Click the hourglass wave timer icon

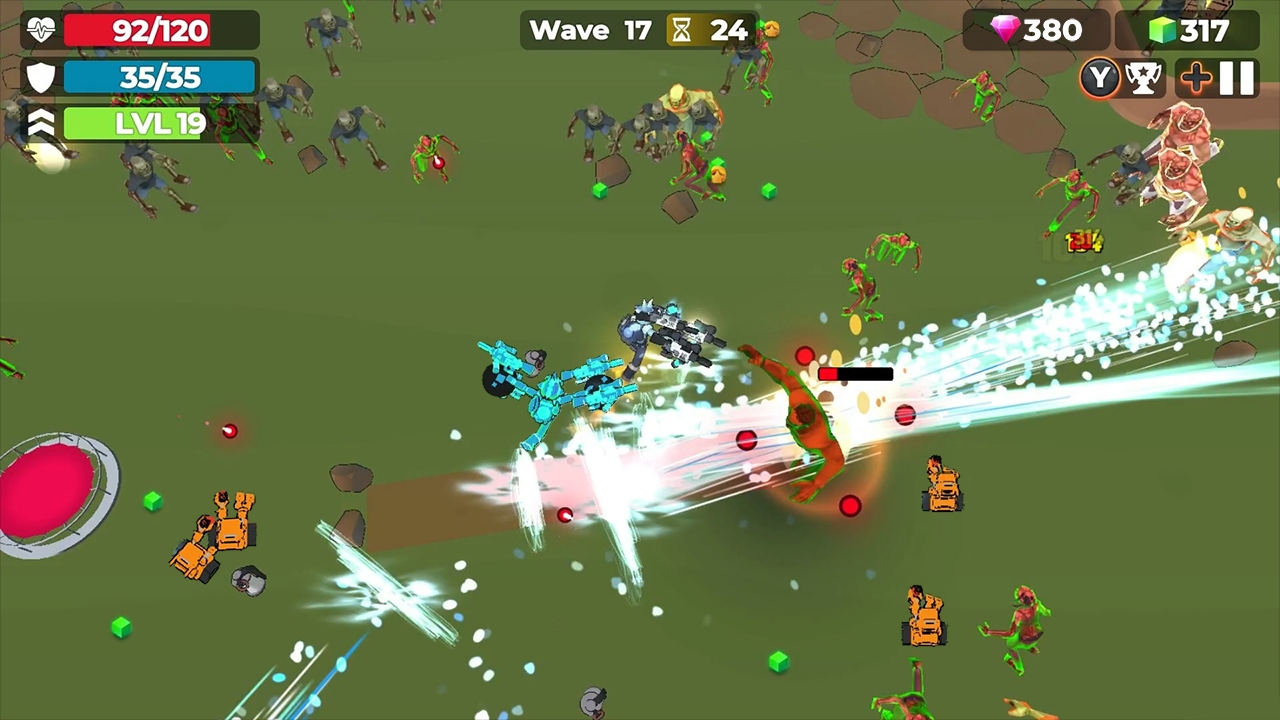[681, 30]
